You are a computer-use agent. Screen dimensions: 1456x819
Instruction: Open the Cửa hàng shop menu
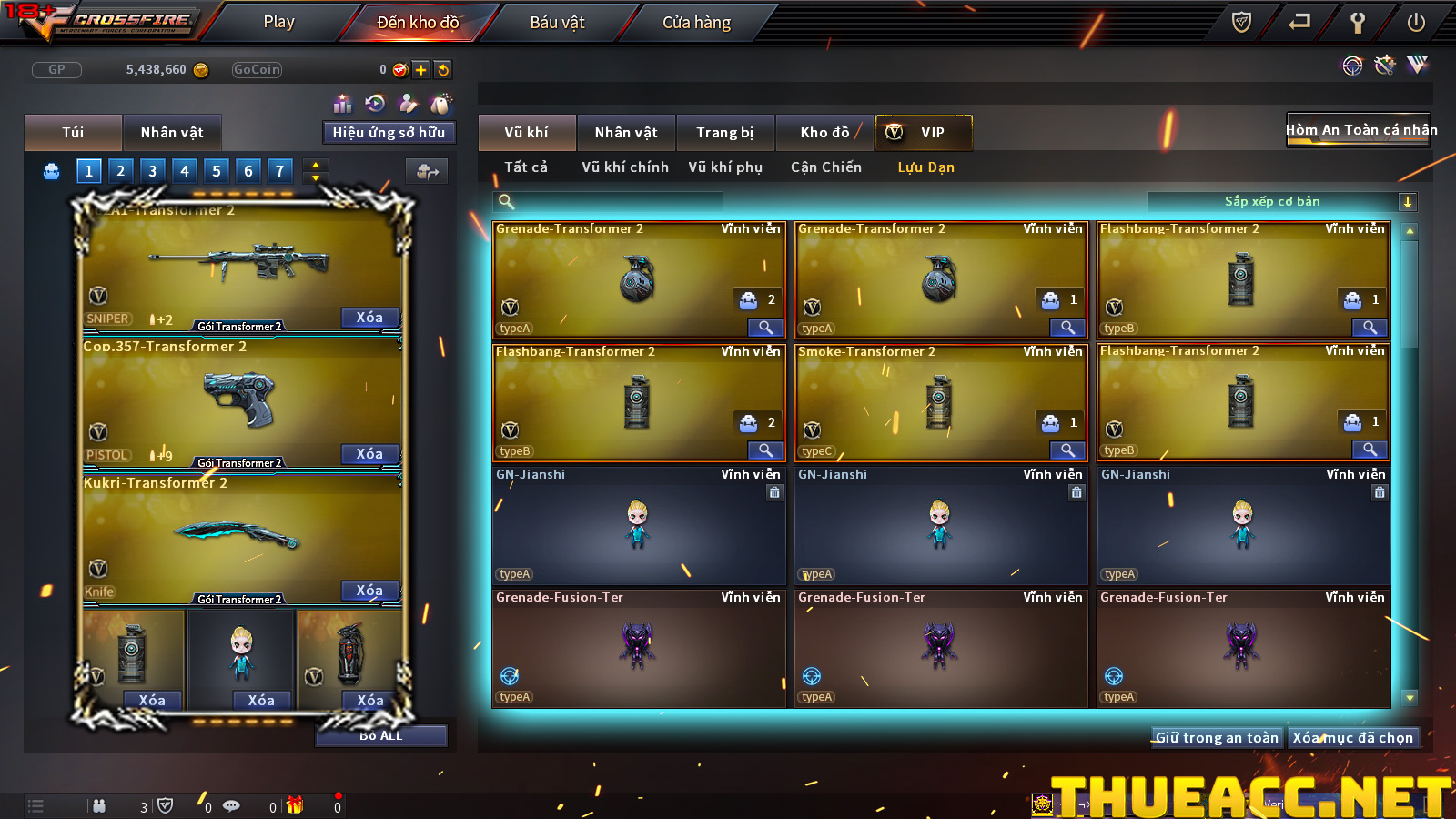pos(696,22)
